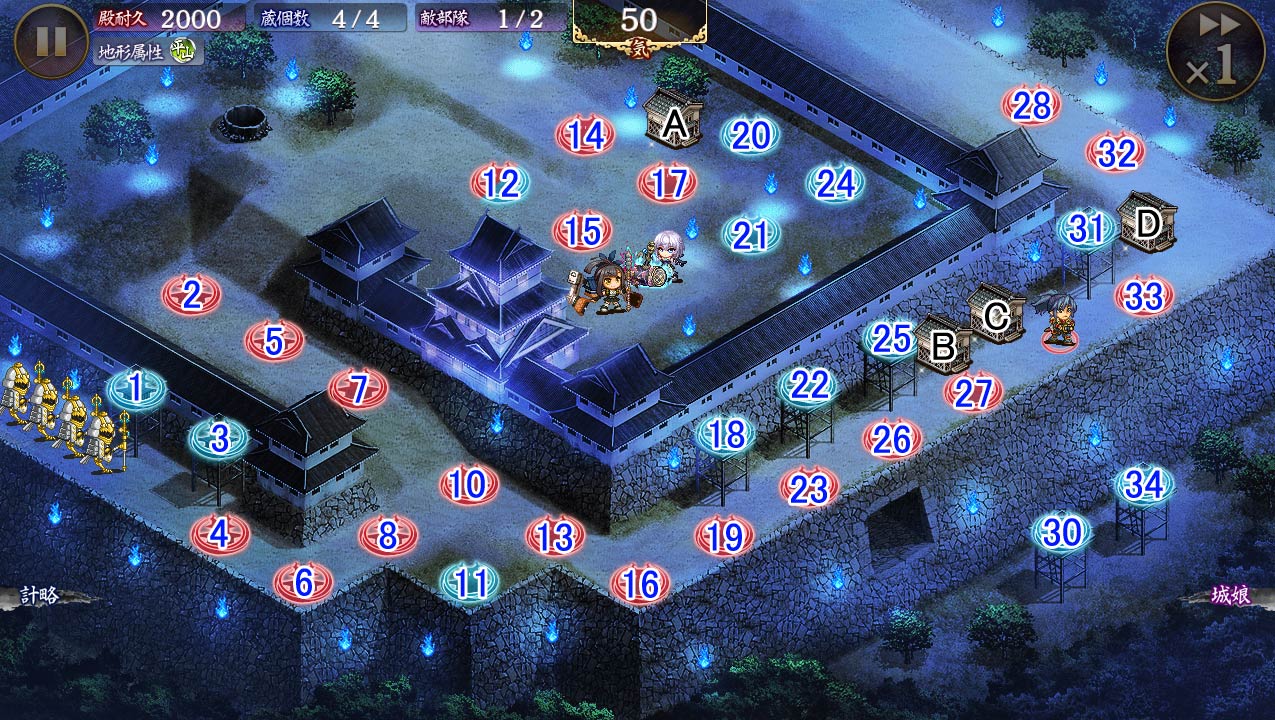Choose placement spot number 2
The width and height of the screenshot is (1275, 720).
click(191, 294)
